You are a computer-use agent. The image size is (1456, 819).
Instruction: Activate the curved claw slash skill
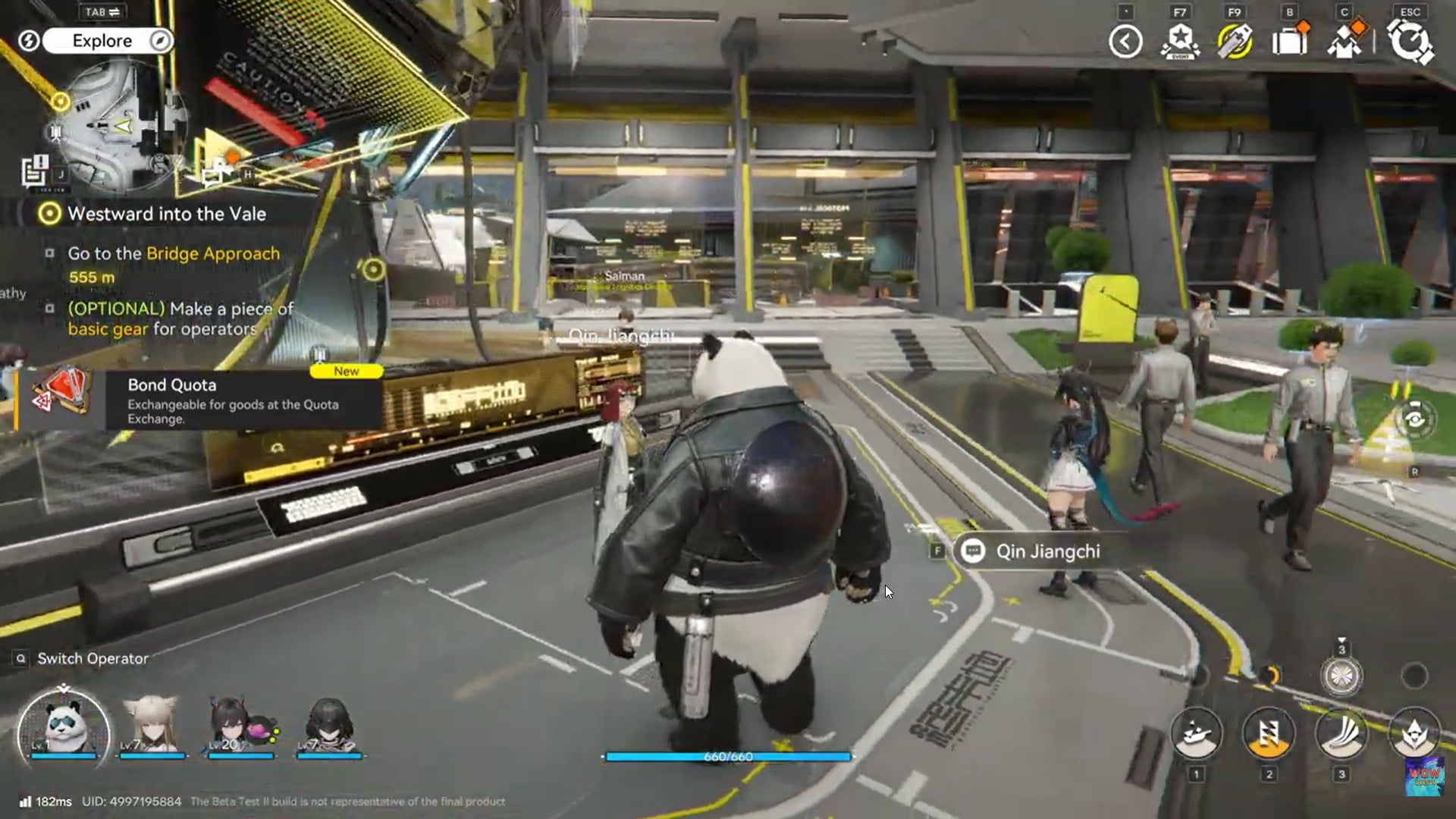pos(1341,733)
